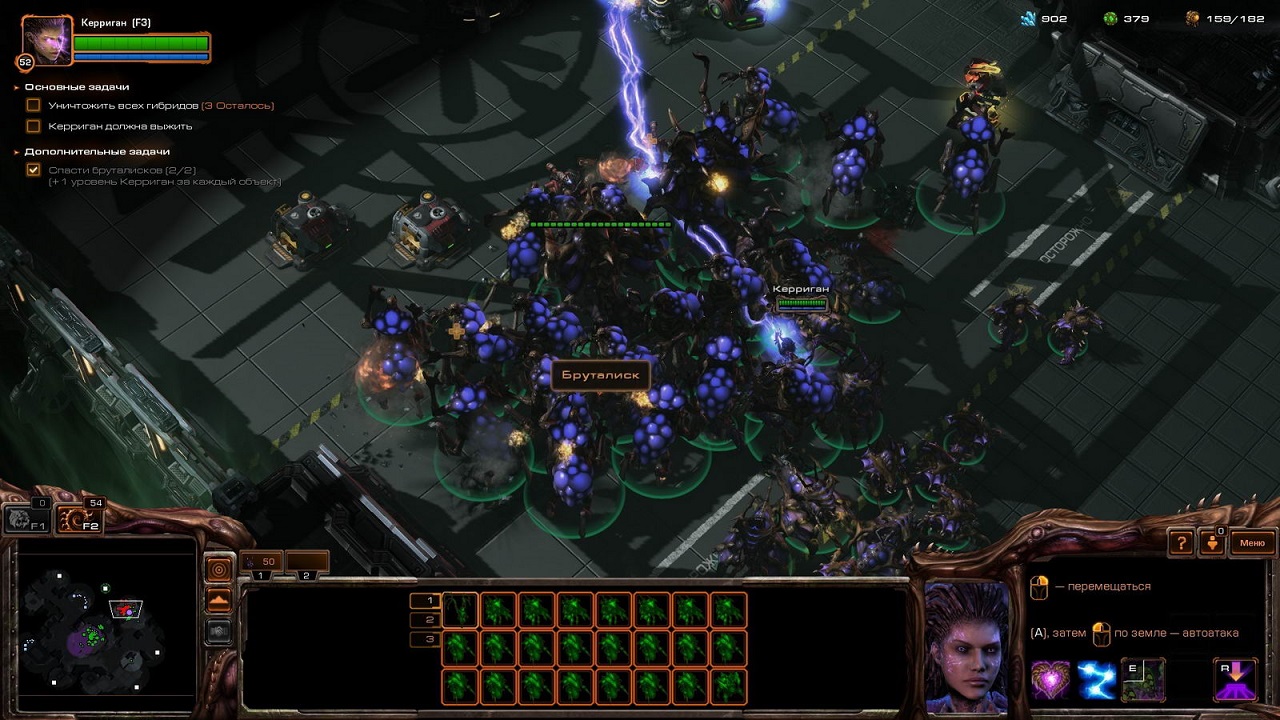The height and width of the screenshot is (720, 1280).
Task: Click the orange down-arrow button beside Меню
Action: pos(1214,543)
